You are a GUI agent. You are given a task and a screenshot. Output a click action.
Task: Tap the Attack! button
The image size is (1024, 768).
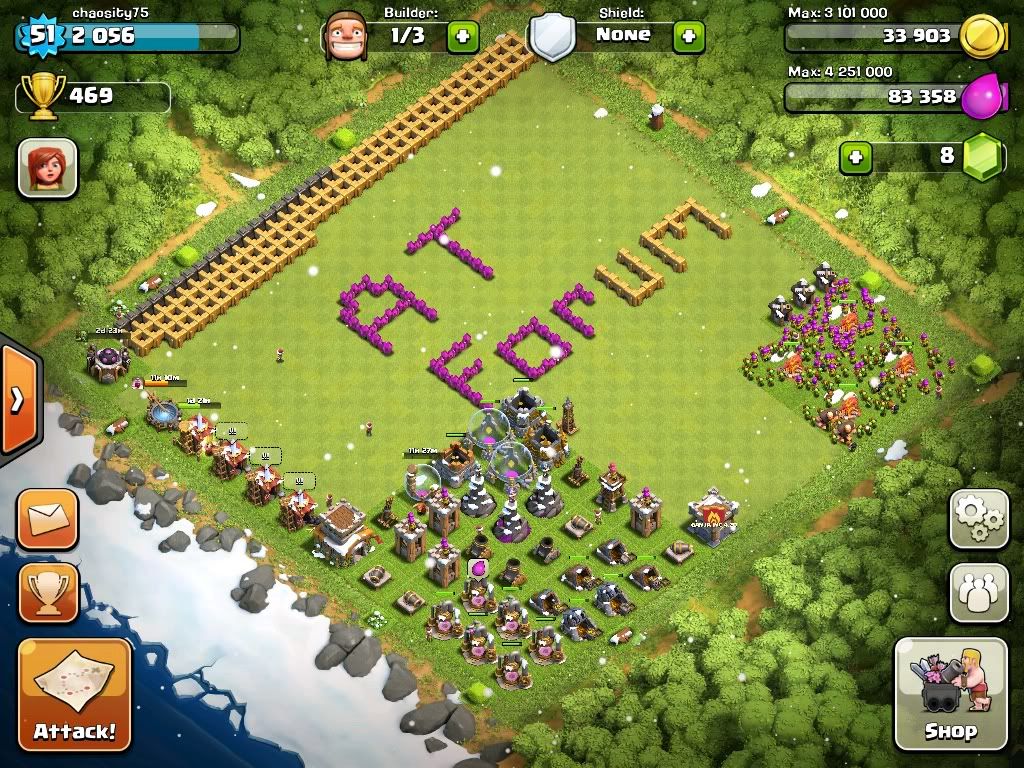click(75, 695)
